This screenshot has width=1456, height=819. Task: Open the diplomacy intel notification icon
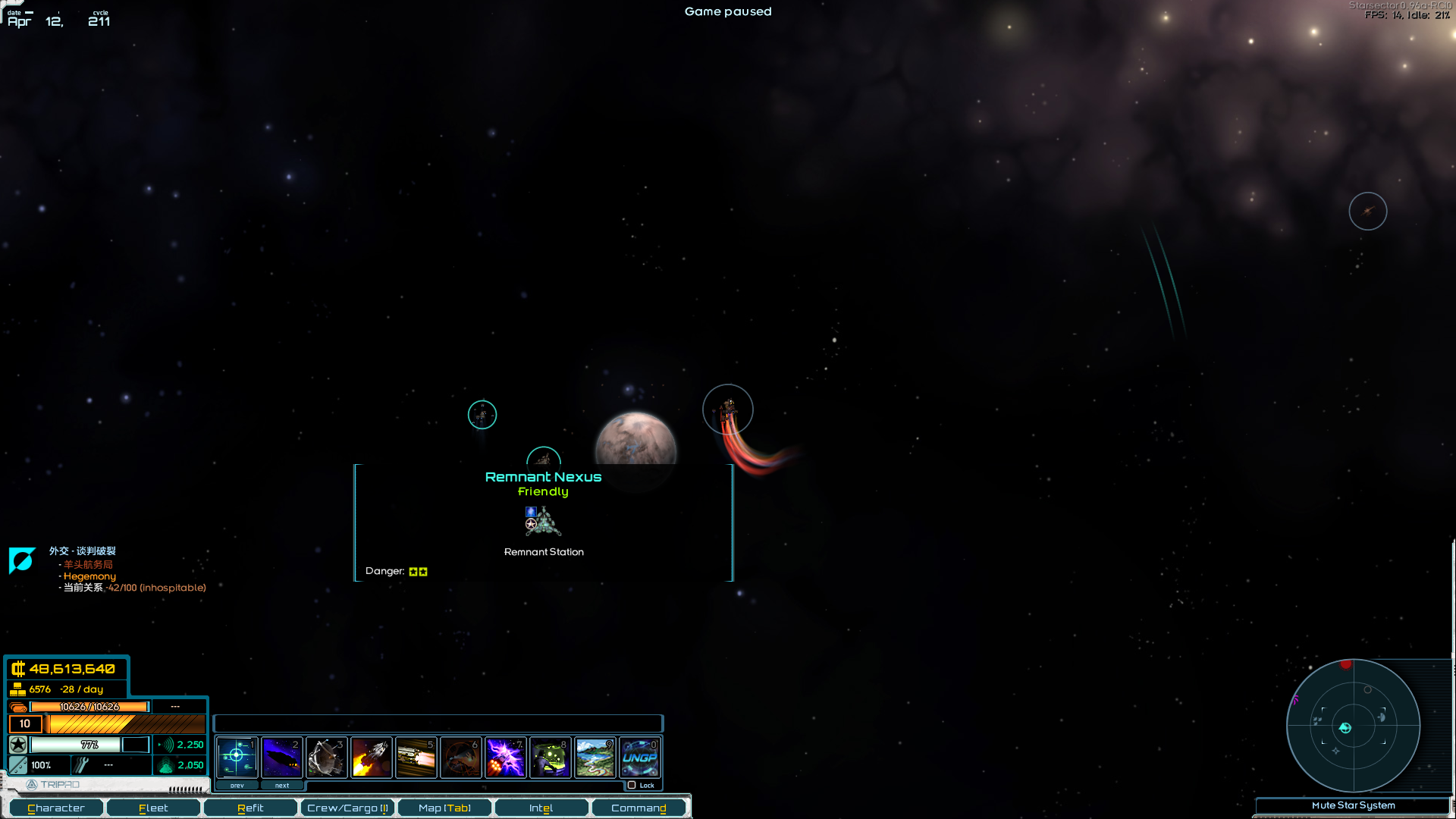22,561
